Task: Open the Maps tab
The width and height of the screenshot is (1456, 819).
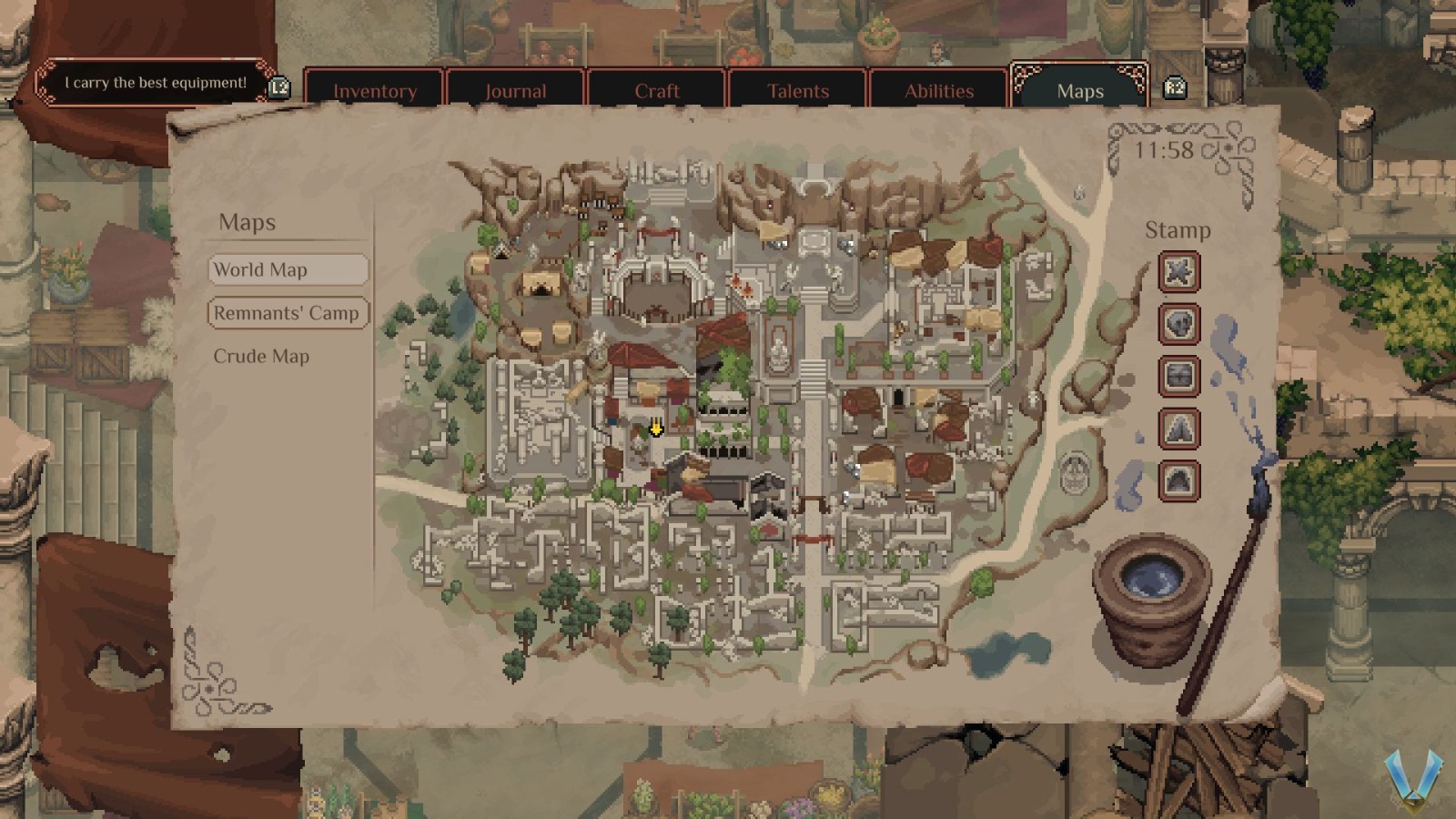Action: (1079, 91)
